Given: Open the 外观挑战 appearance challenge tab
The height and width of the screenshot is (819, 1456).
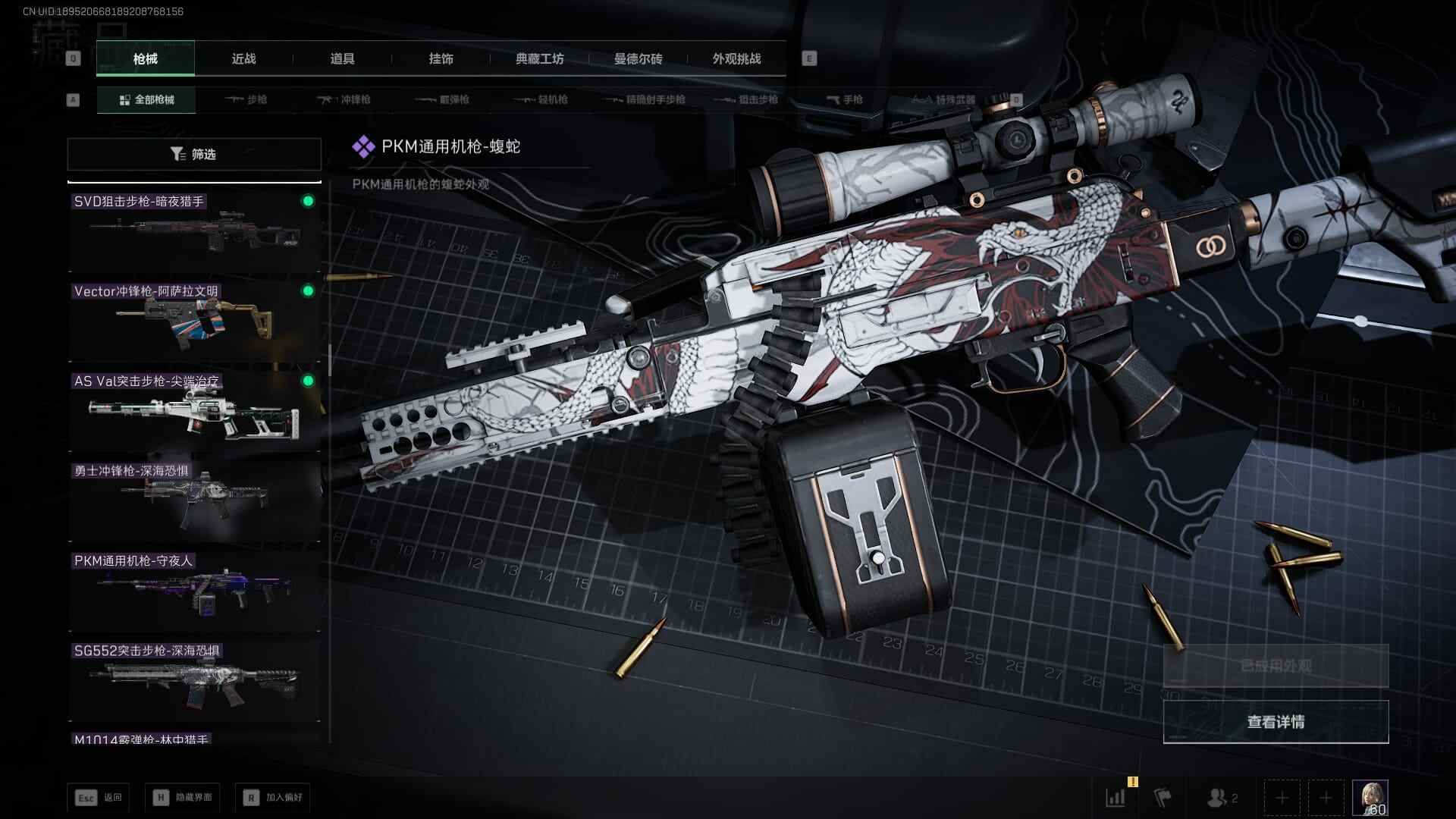Looking at the screenshot, I should point(736,58).
